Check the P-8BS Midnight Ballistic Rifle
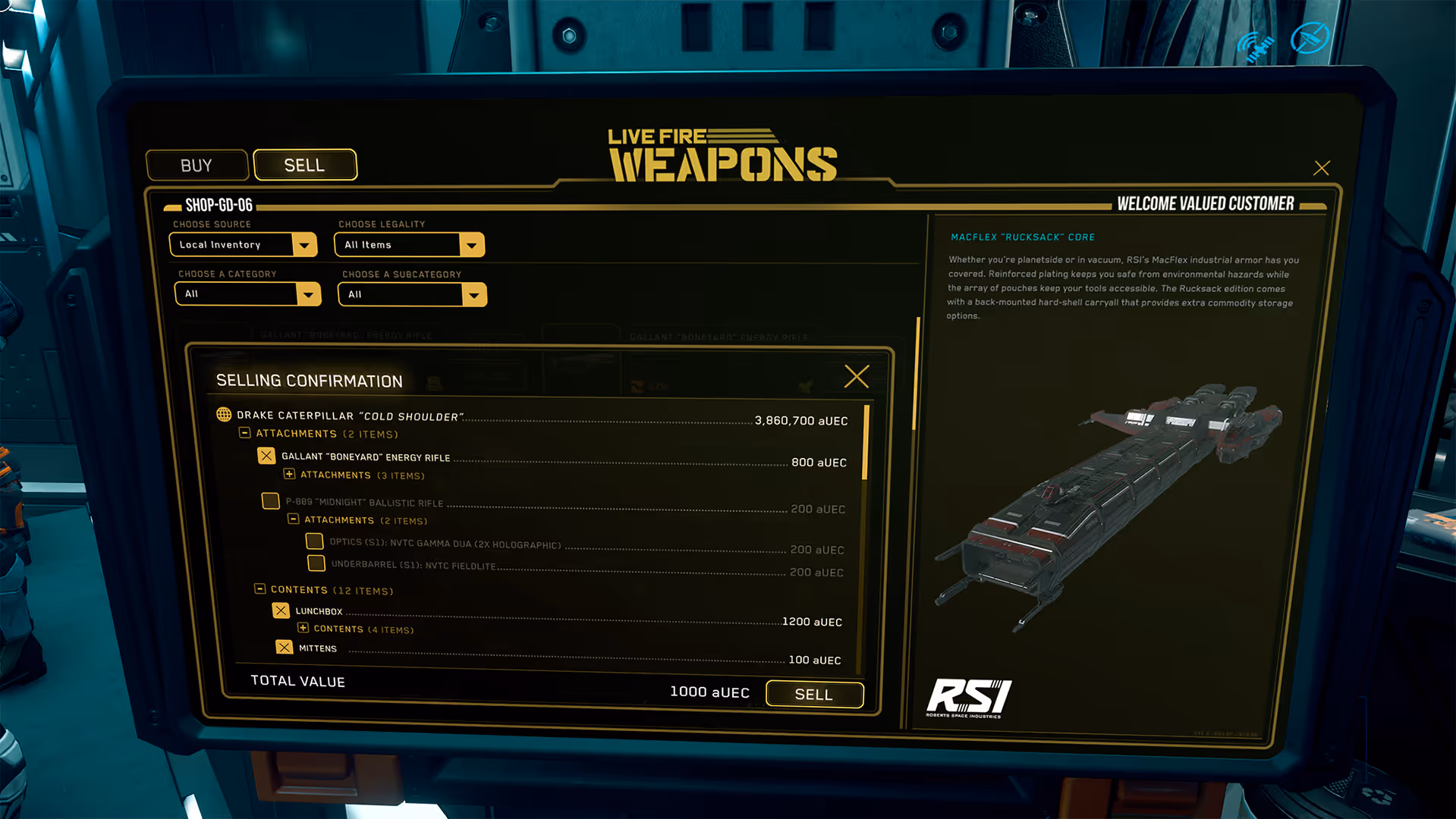Viewport: 1456px width, 819px height. pos(270,501)
